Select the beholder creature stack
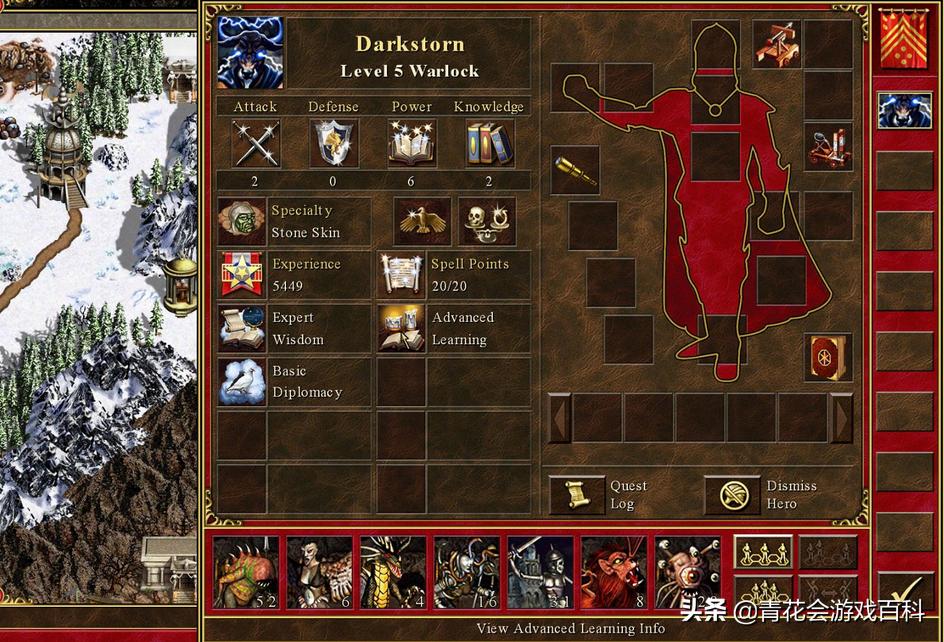The width and height of the screenshot is (944, 642). [x=687, y=572]
